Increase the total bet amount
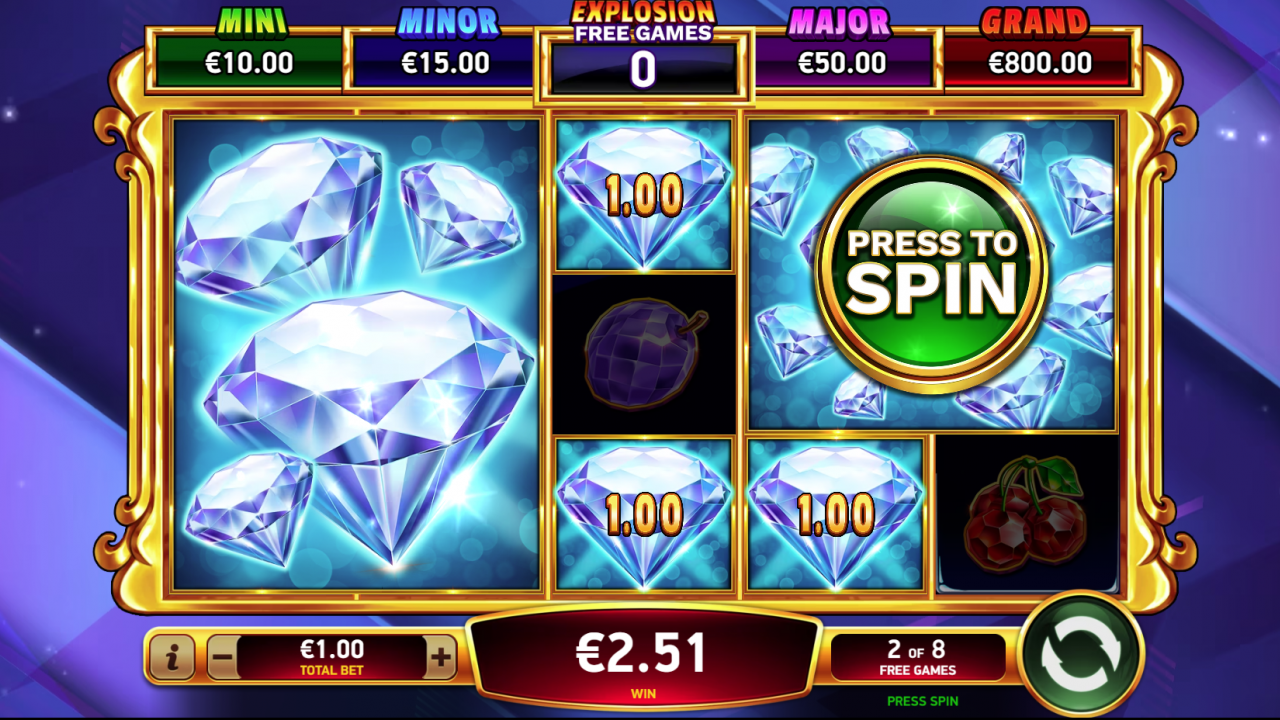1280x720 pixels. (x=443, y=656)
